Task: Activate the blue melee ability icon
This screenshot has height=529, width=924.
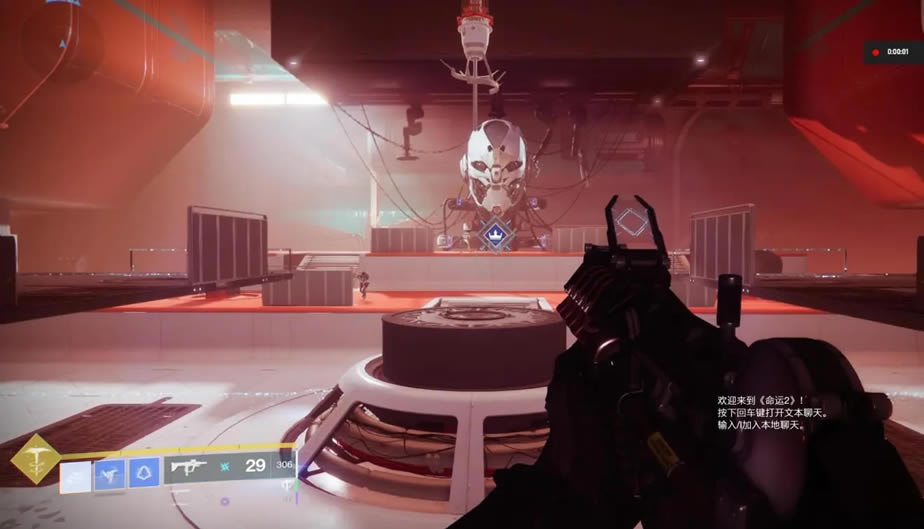Action: pos(110,473)
